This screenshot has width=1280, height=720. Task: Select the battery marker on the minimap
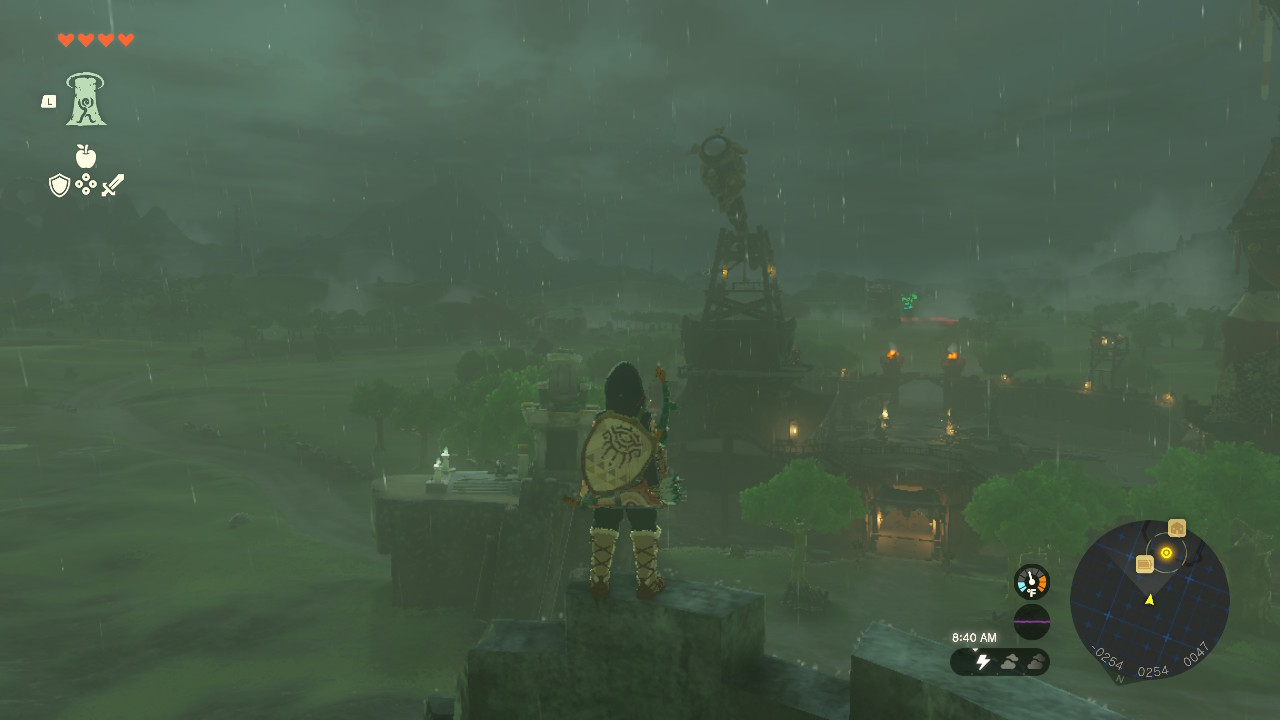click(1145, 564)
